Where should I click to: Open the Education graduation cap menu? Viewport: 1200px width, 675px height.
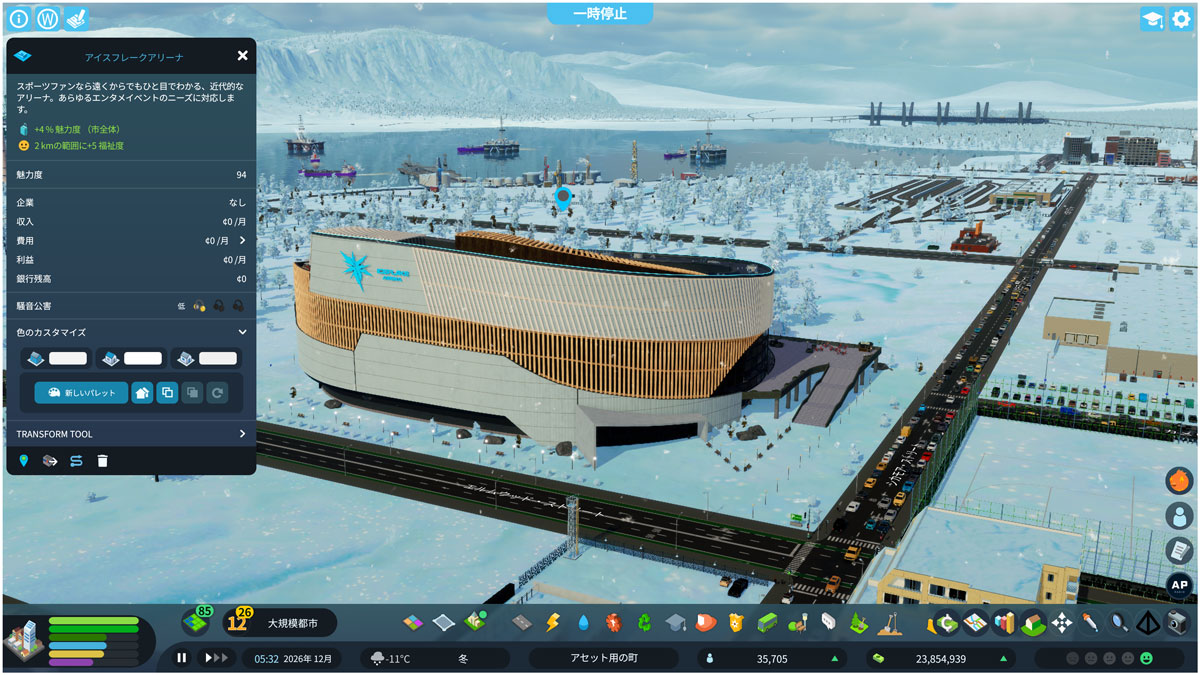coord(675,623)
